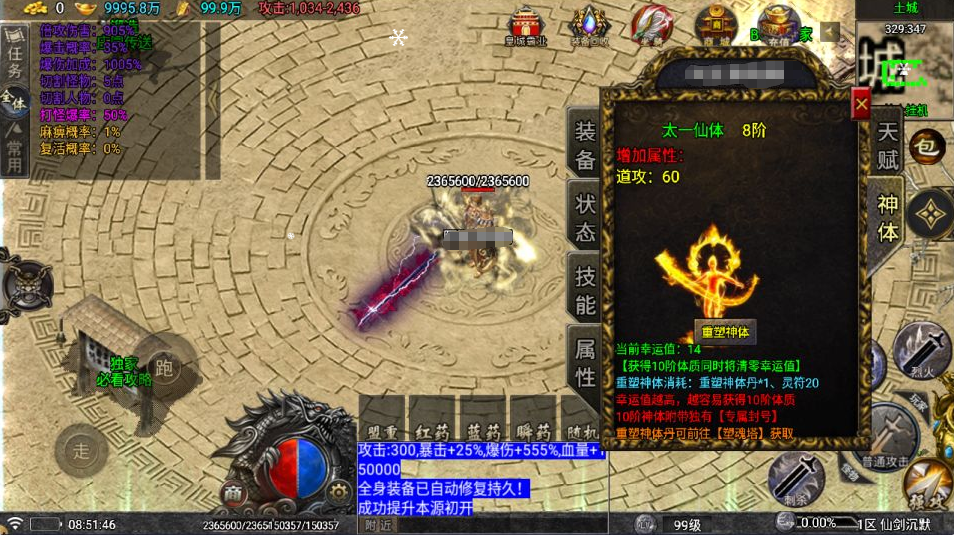This screenshot has height=535, width=954.
Task: Open the 充值 recharge icon
Action: (x=778, y=25)
